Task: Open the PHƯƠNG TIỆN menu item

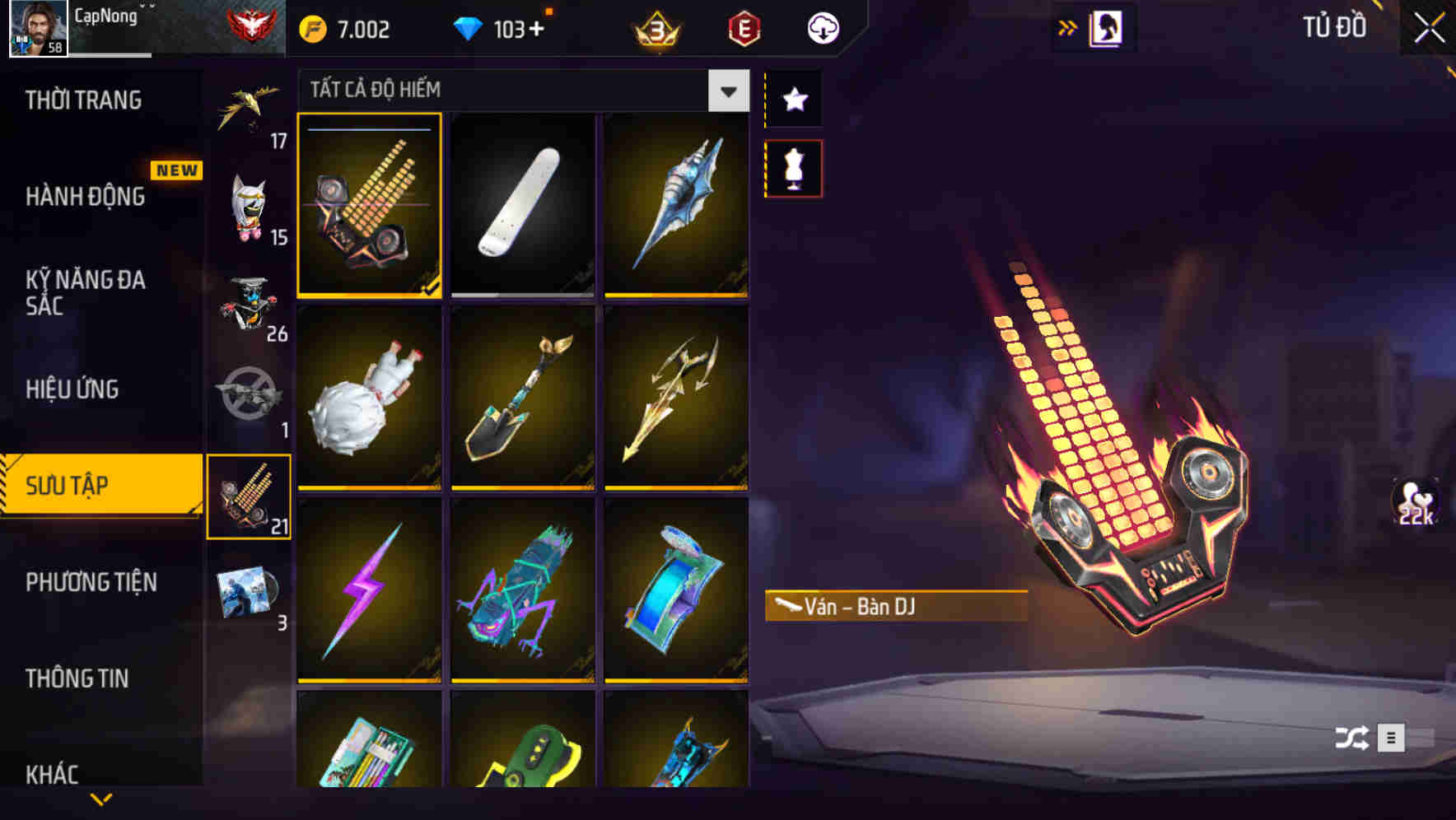Action: (91, 582)
